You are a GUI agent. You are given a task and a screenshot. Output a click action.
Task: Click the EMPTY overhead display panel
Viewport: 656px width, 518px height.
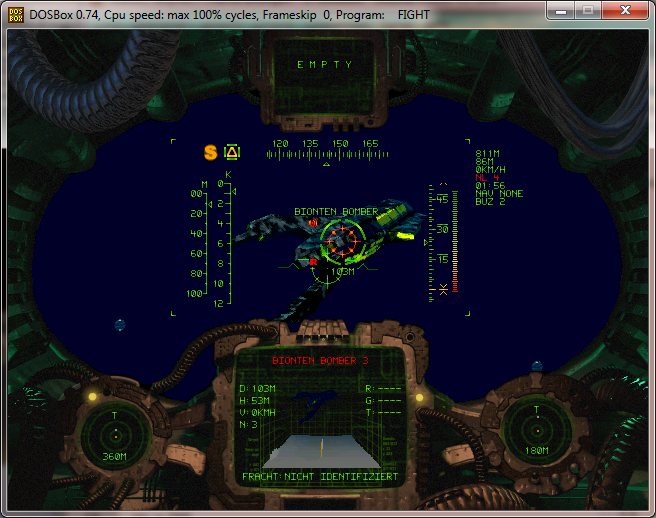click(x=325, y=65)
